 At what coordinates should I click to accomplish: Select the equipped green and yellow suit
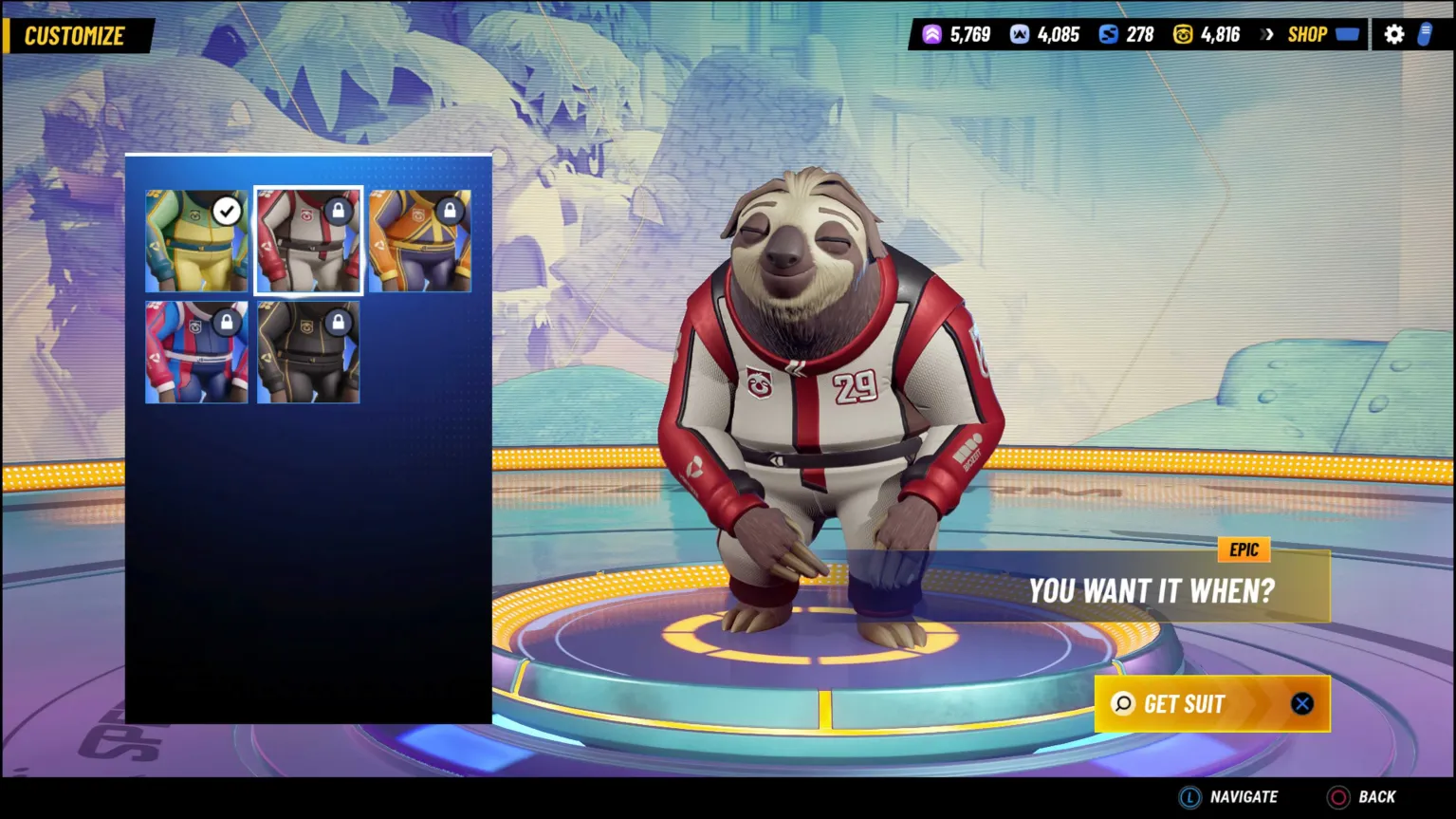[196, 241]
